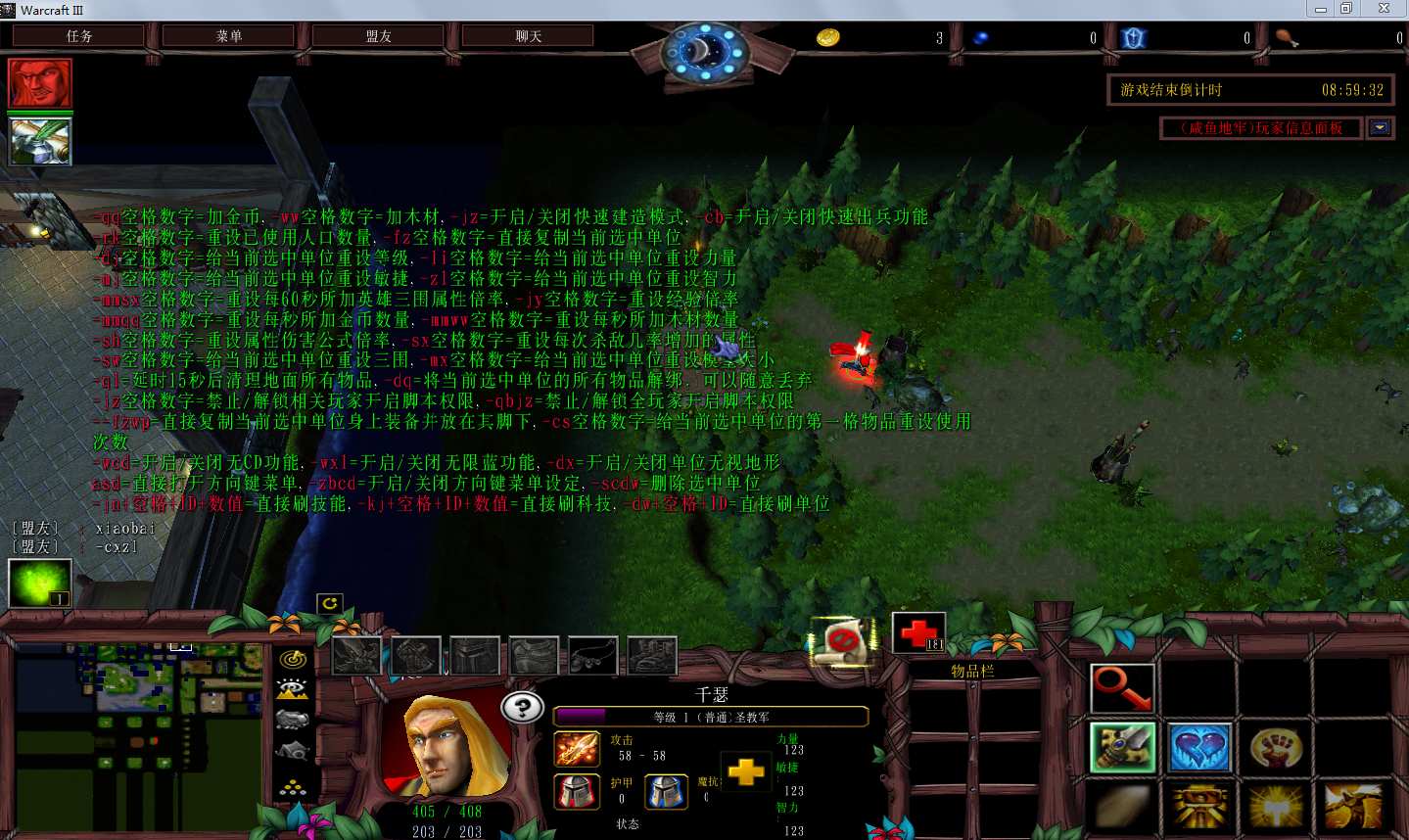Activate the minimap signal ping button
The height and width of the screenshot is (840, 1409).
click(x=293, y=659)
